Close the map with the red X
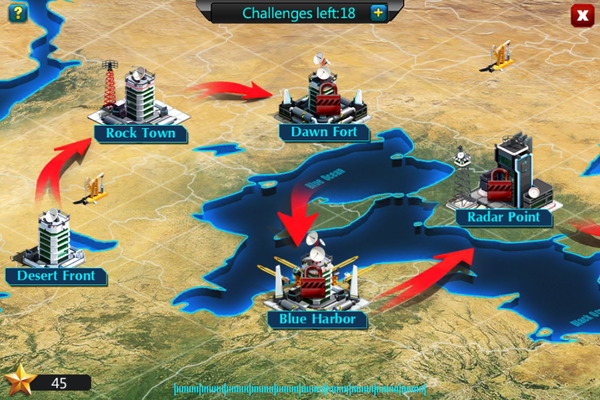This screenshot has width=600, height=400. 581,15
